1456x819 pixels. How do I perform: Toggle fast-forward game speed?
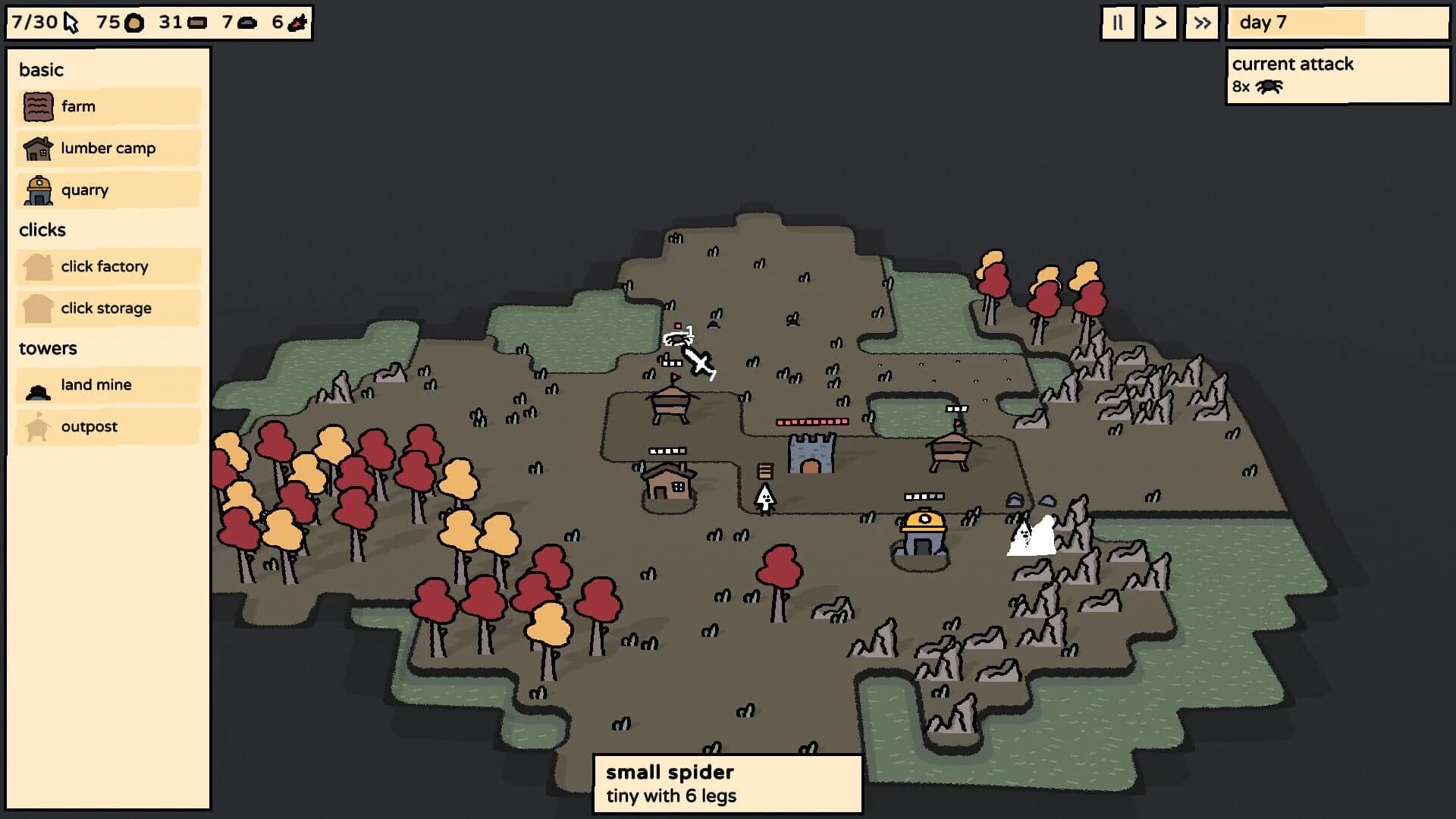(1201, 23)
